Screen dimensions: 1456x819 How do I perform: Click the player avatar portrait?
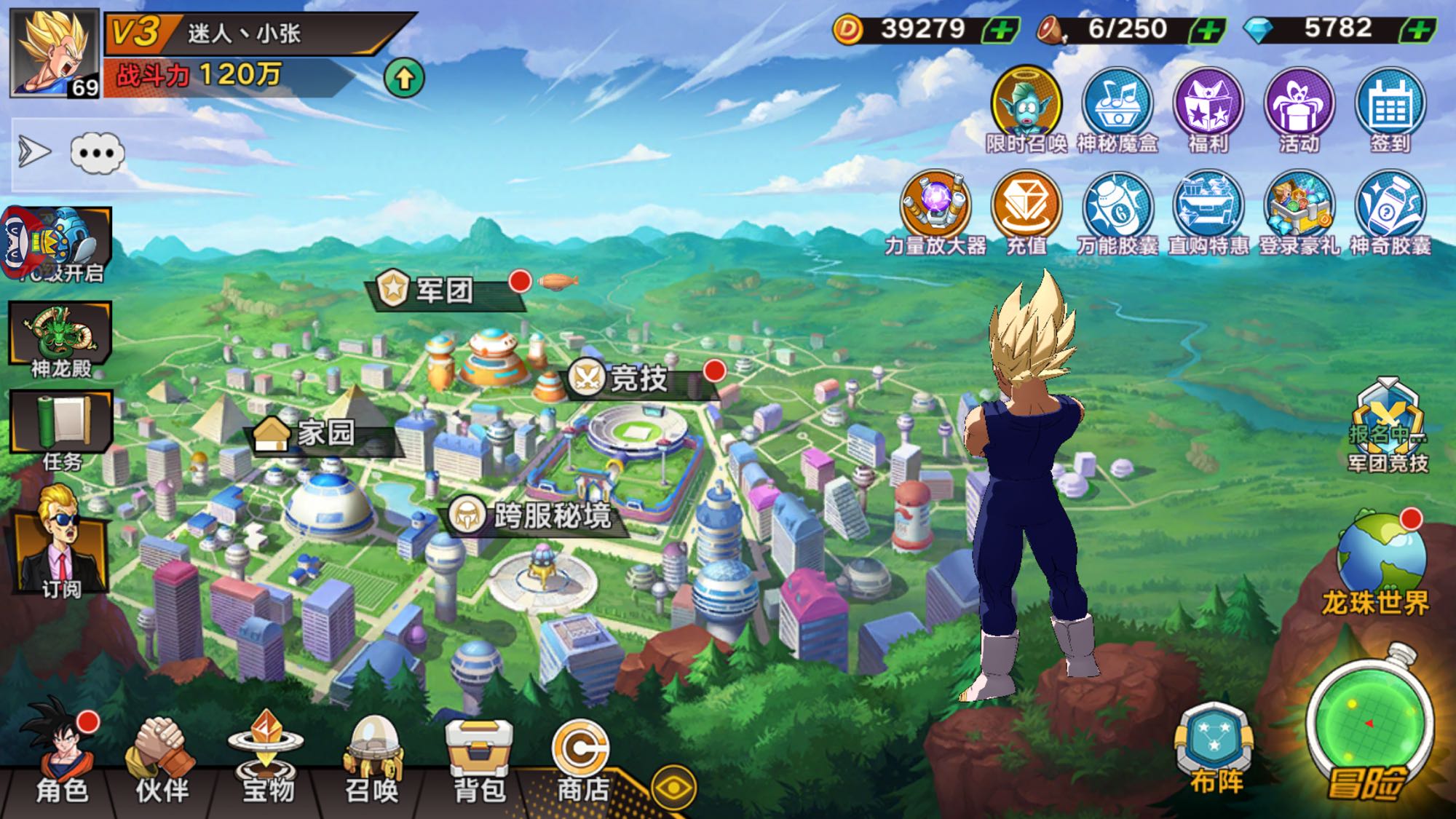point(54,52)
